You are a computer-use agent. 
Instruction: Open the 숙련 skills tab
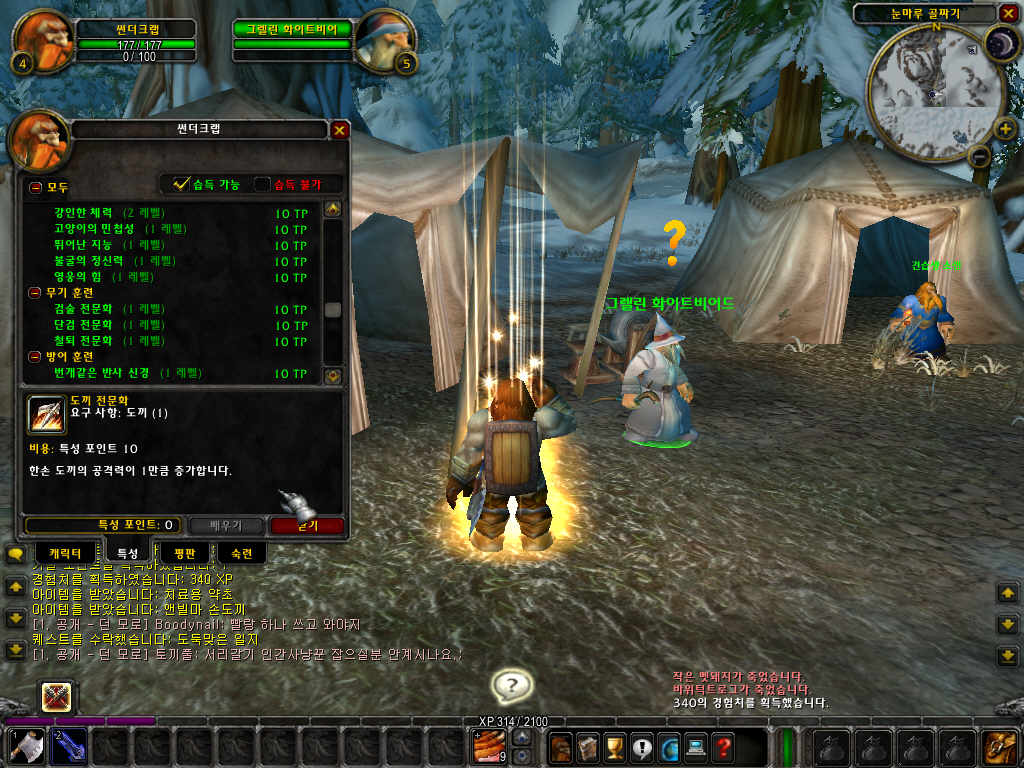coord(241,552)
